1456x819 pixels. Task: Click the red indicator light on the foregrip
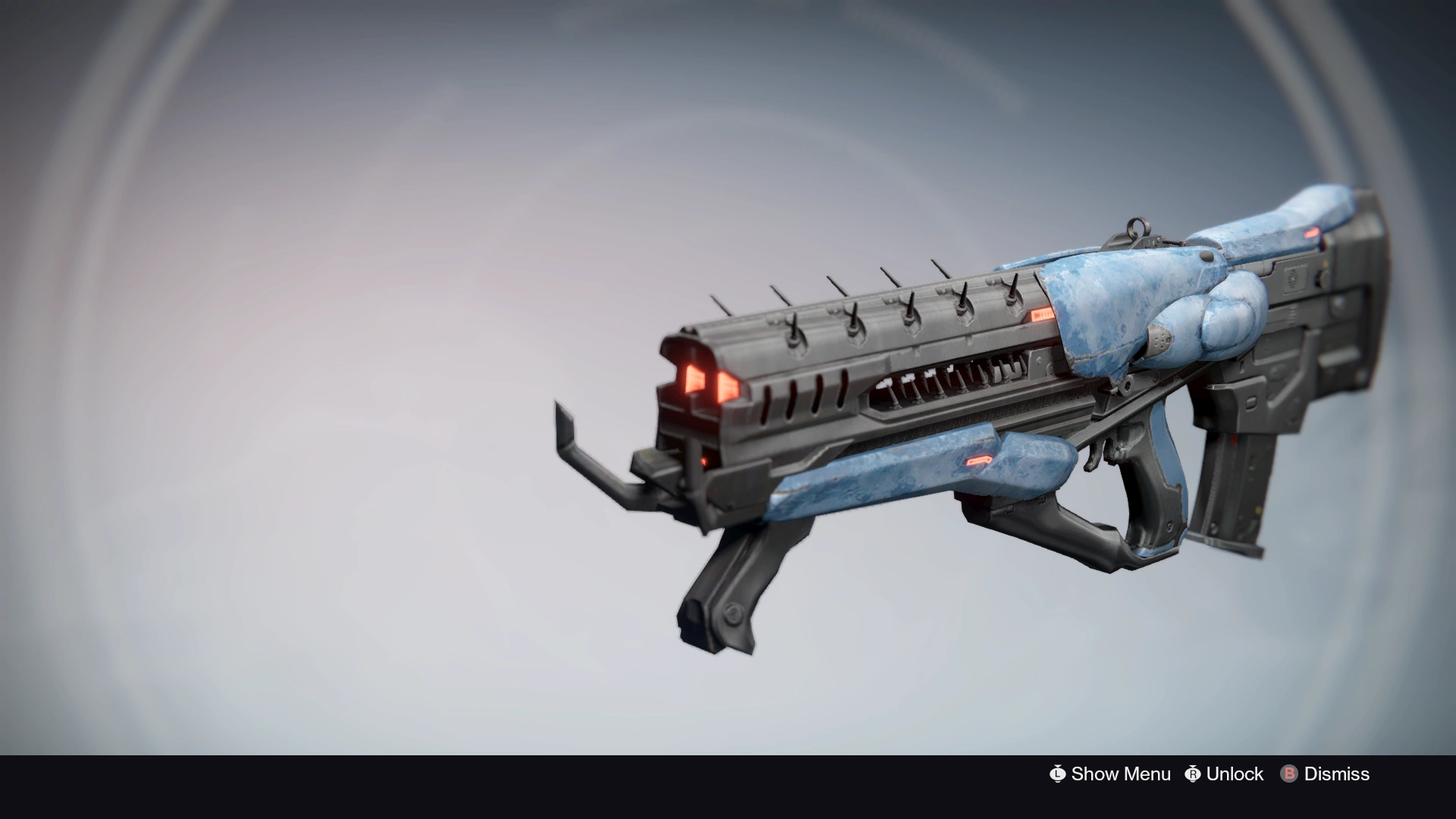coord(977,460)
